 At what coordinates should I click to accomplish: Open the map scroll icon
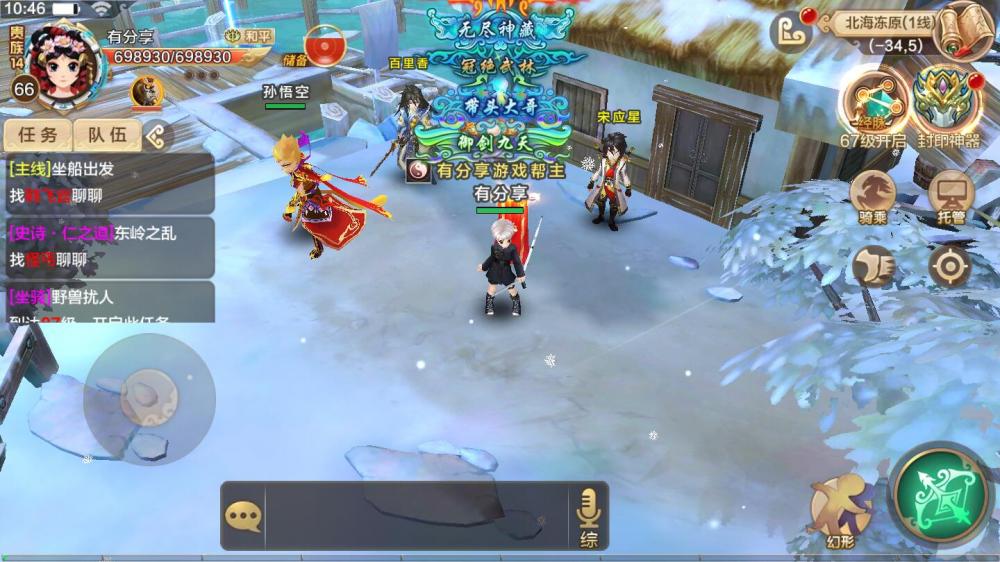click(x=964, y=30)
